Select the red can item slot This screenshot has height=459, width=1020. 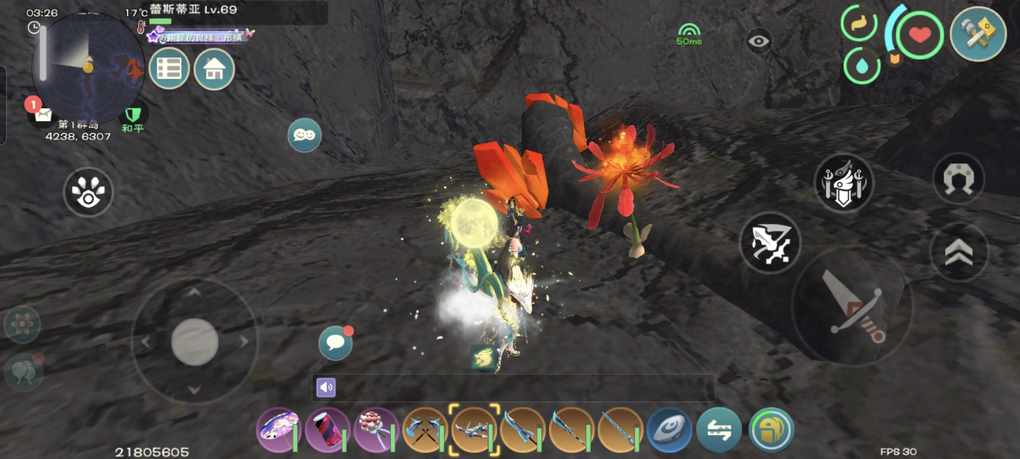coord(327,429)
